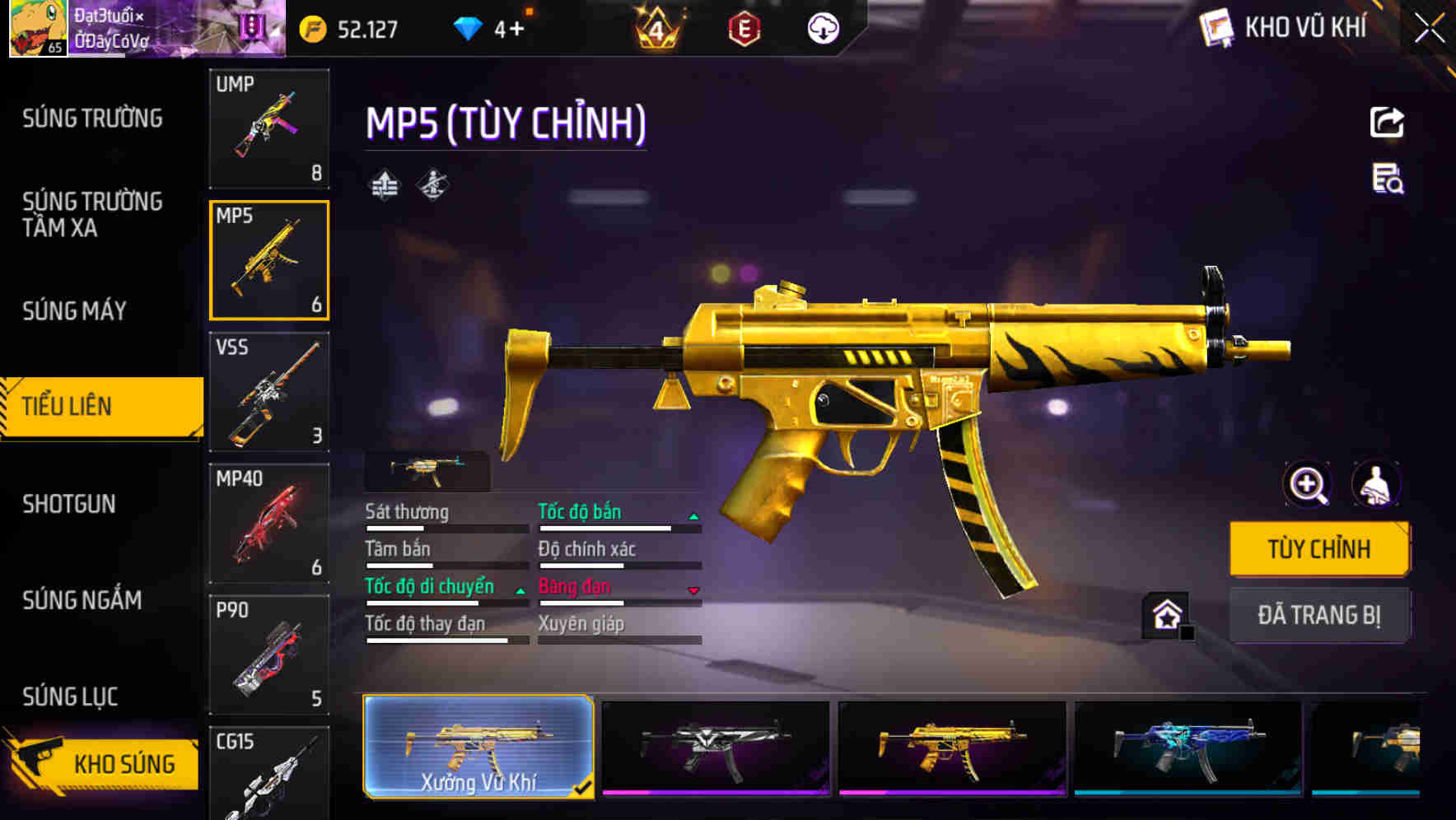
Task: Close the weapon armory screen
Action: 1430,29
